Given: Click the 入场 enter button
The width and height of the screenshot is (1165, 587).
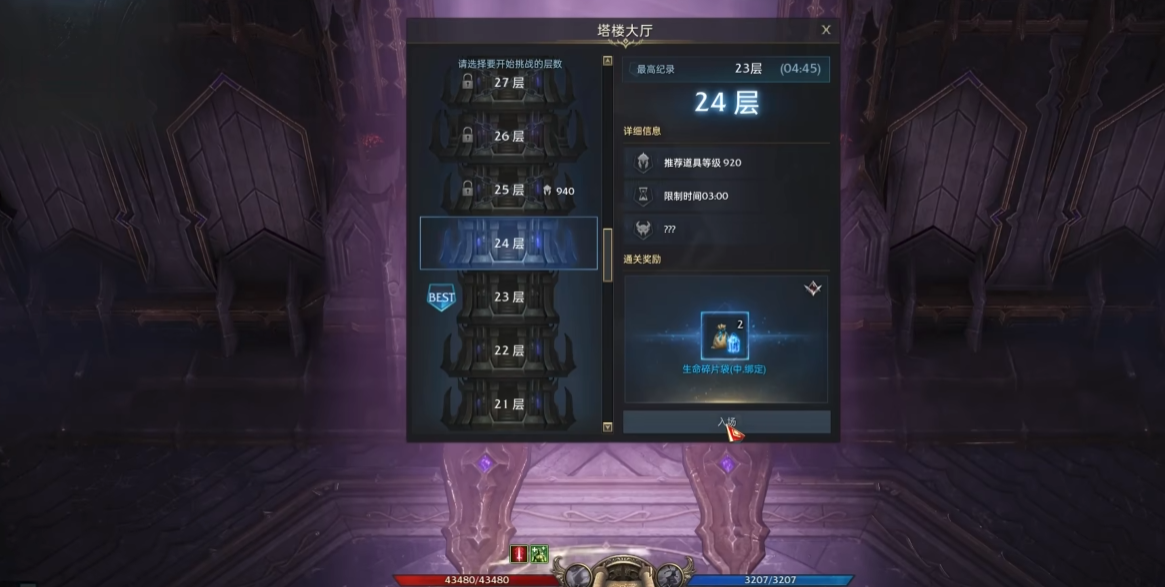Looking at the screenshot, I should tap(726, 422).
